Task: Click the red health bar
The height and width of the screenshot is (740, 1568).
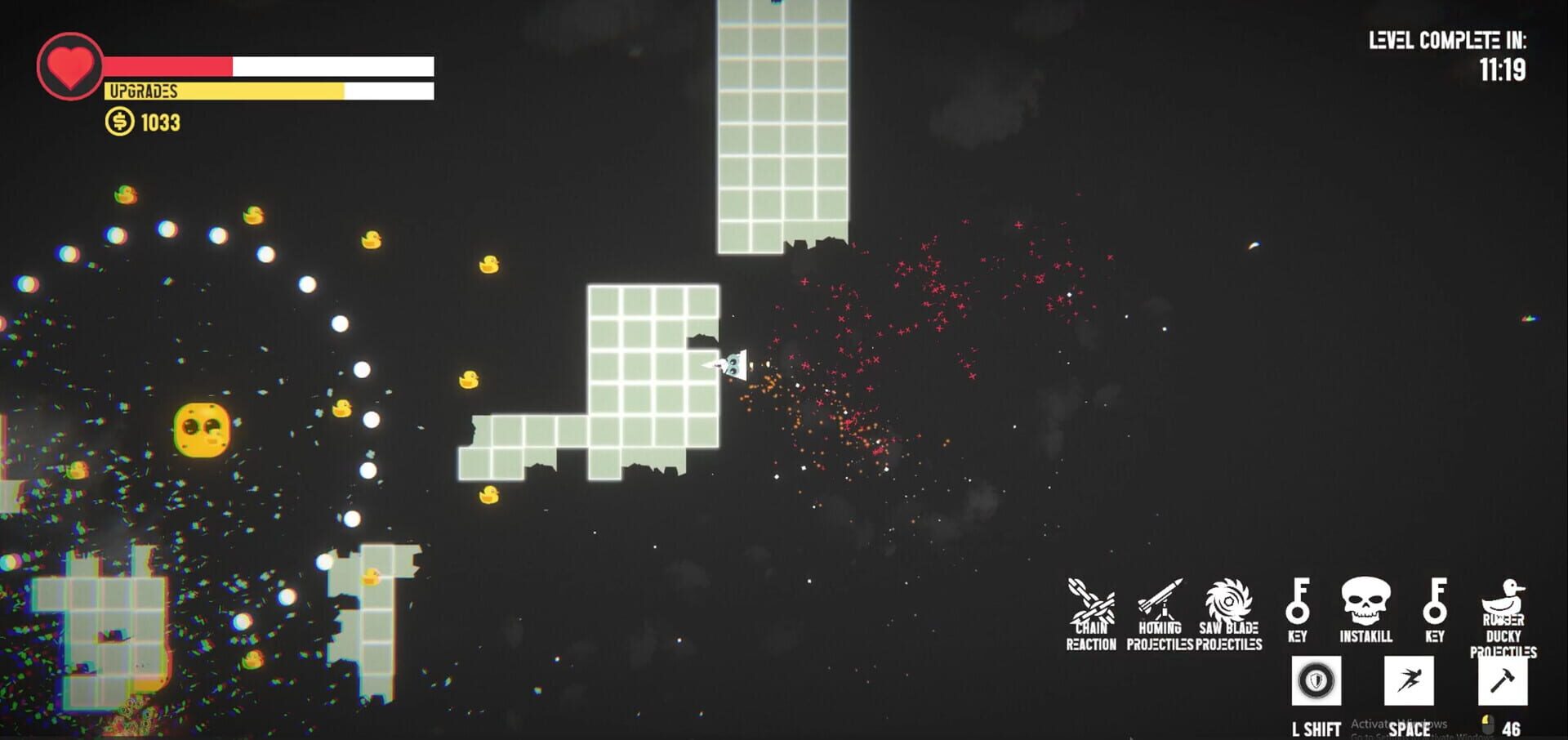Action: (x=167, y=65)
